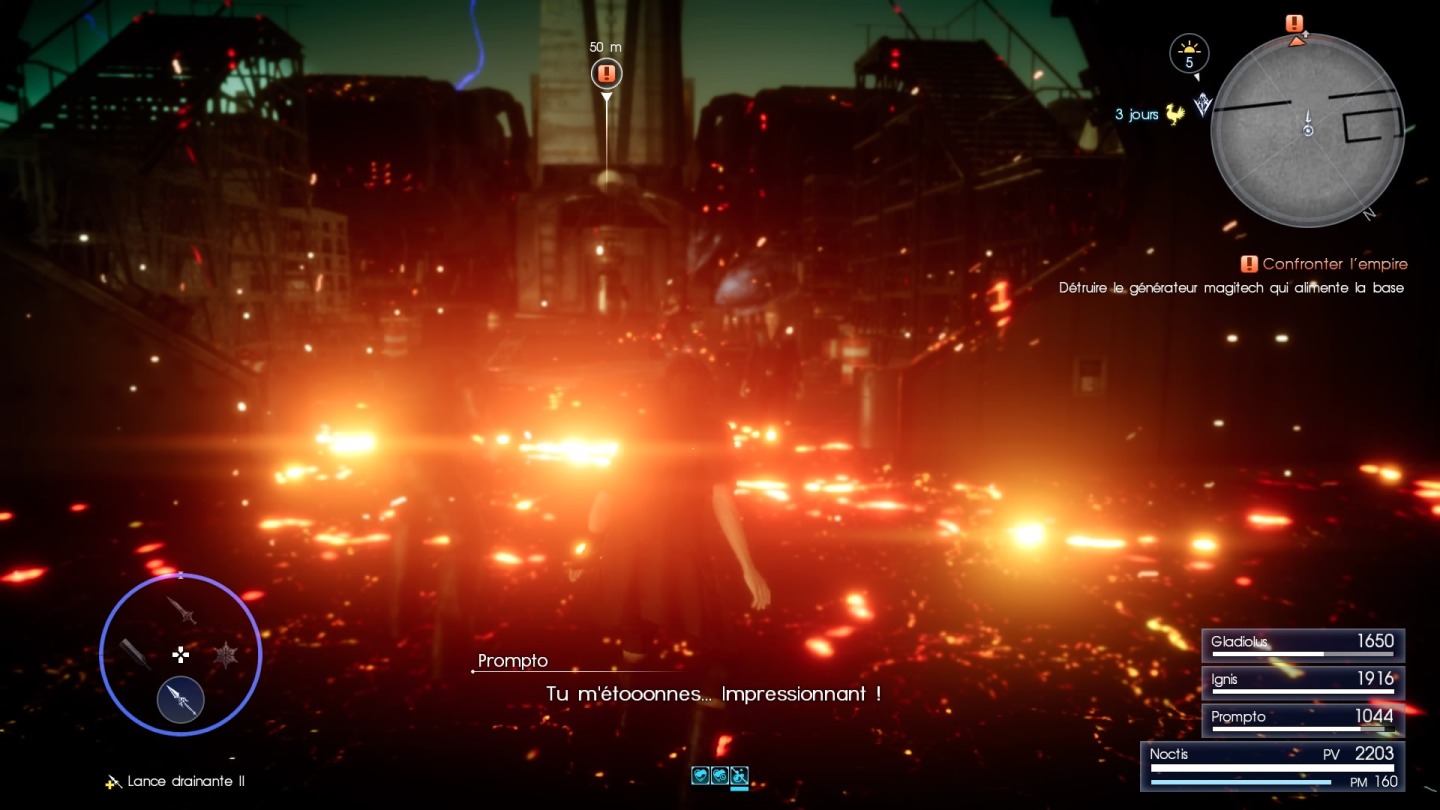
Task: Choose Ignis's party status panel
Action: 1303,683
